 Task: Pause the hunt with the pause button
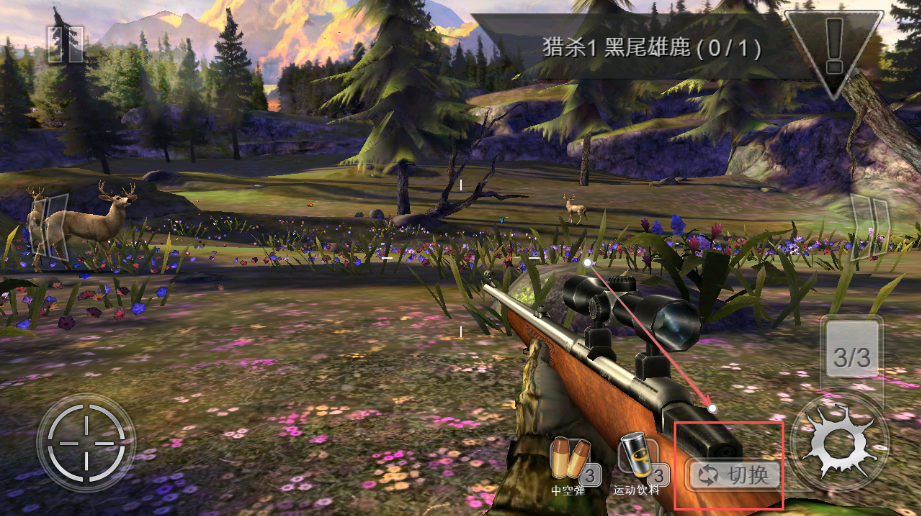pyautogui.click(x=66, y=43)
